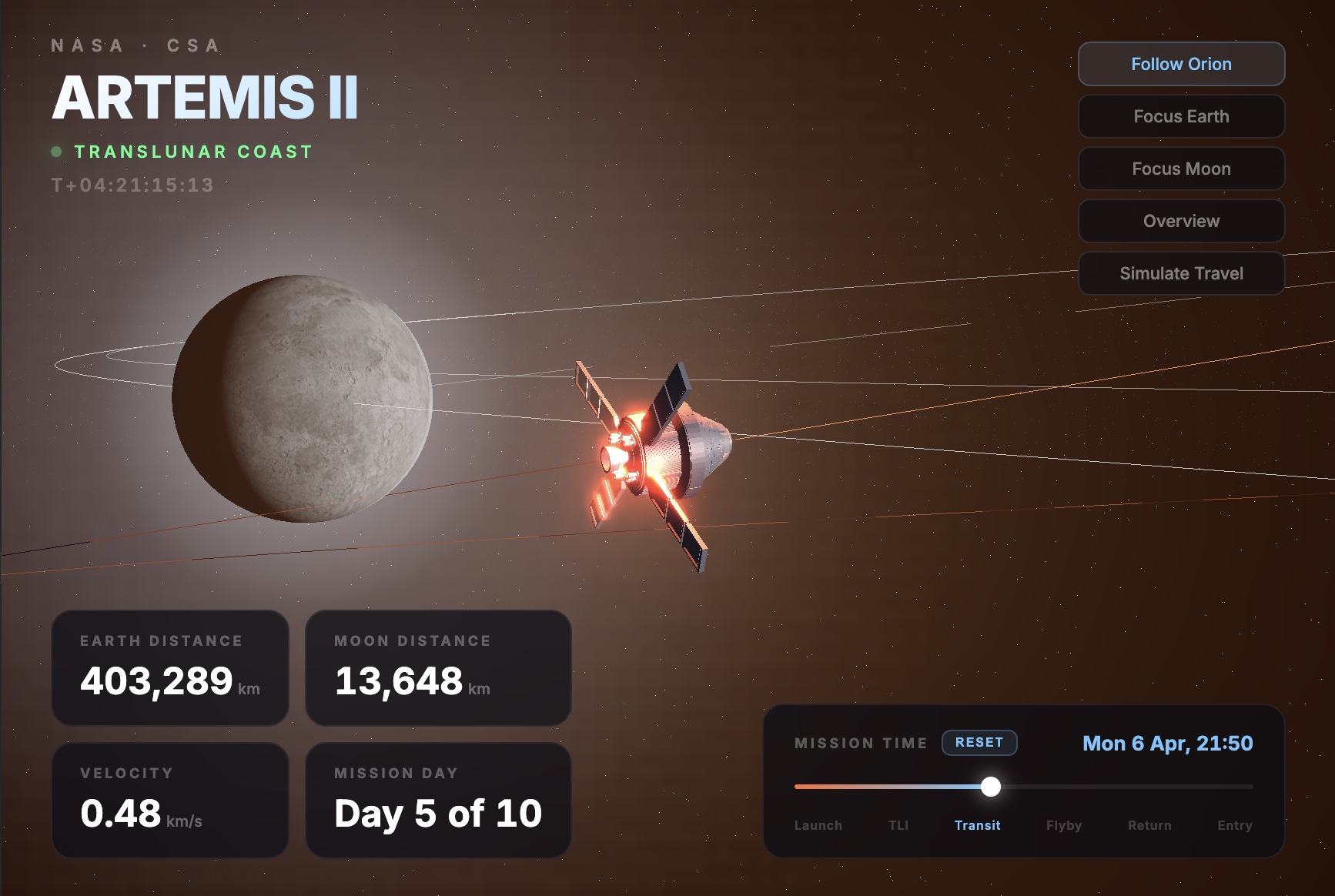The height and width of the screenshot is (896, 1335).
Task: Start the Simulate Travel mode
Action: (1181, 273)
